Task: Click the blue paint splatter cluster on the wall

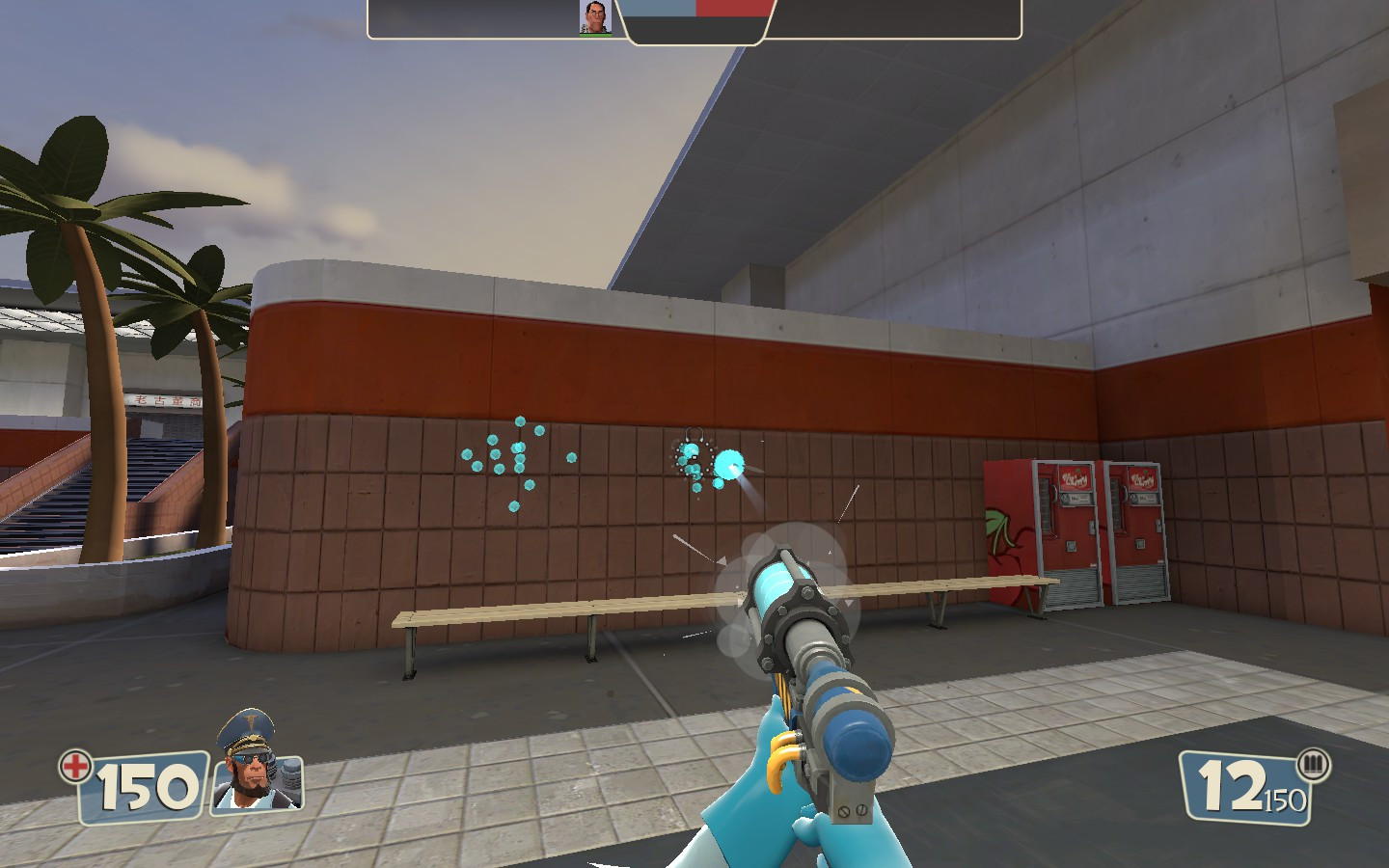Action: [x=509, y=456]
